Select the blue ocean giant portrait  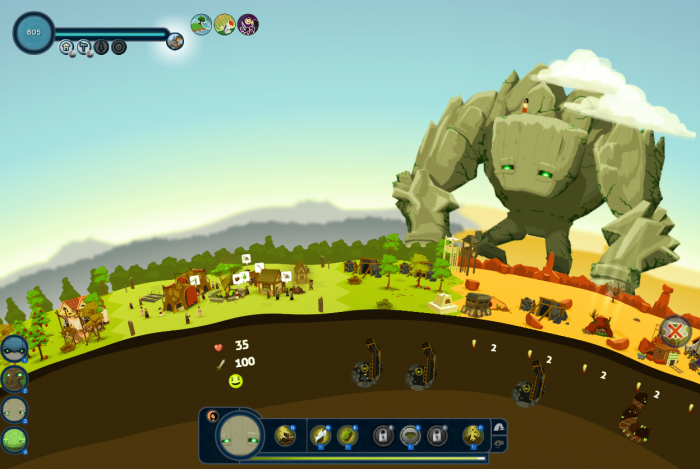tap(14, 348)
